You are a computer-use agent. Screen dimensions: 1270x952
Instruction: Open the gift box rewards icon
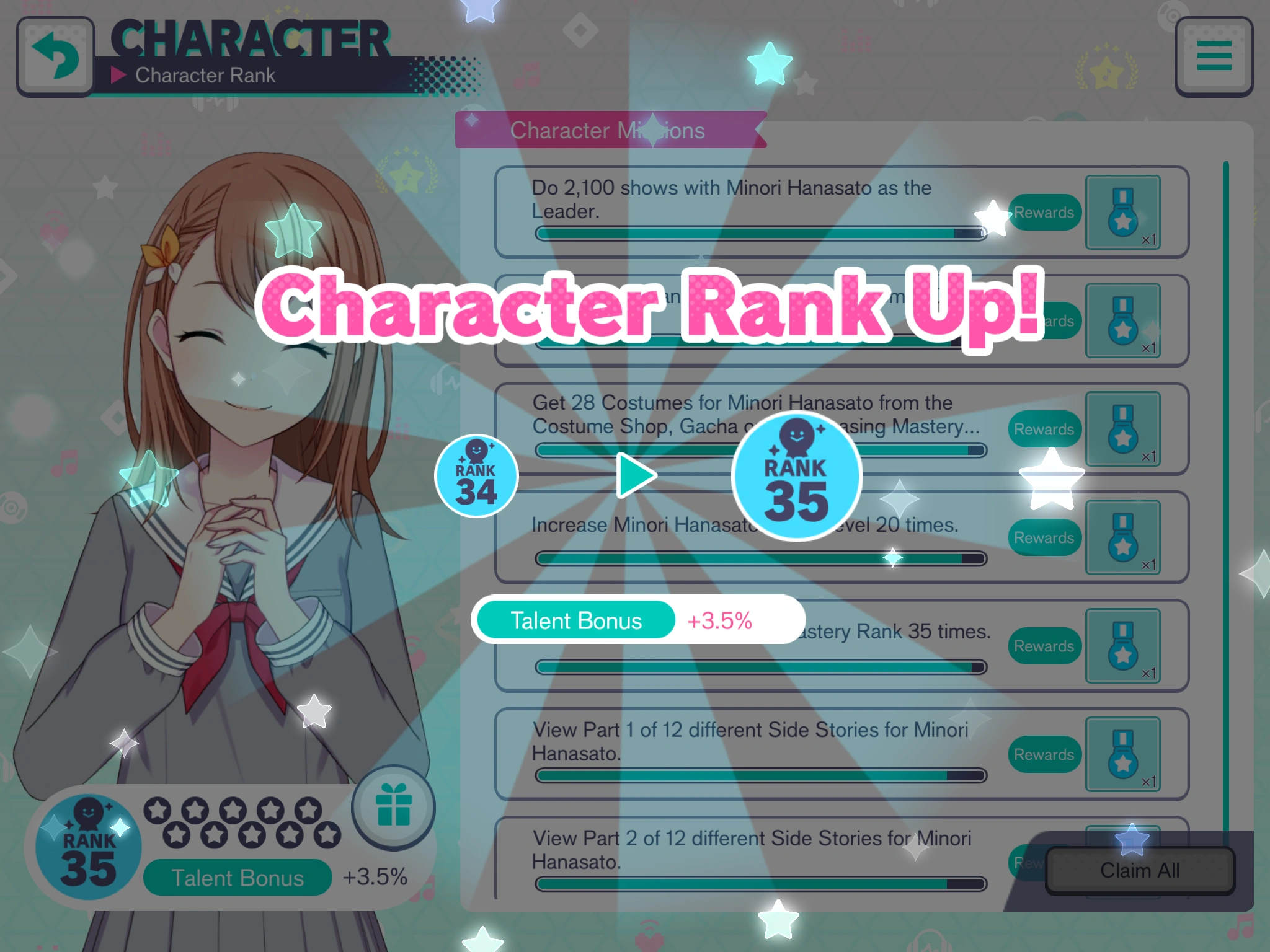point(394,807)
